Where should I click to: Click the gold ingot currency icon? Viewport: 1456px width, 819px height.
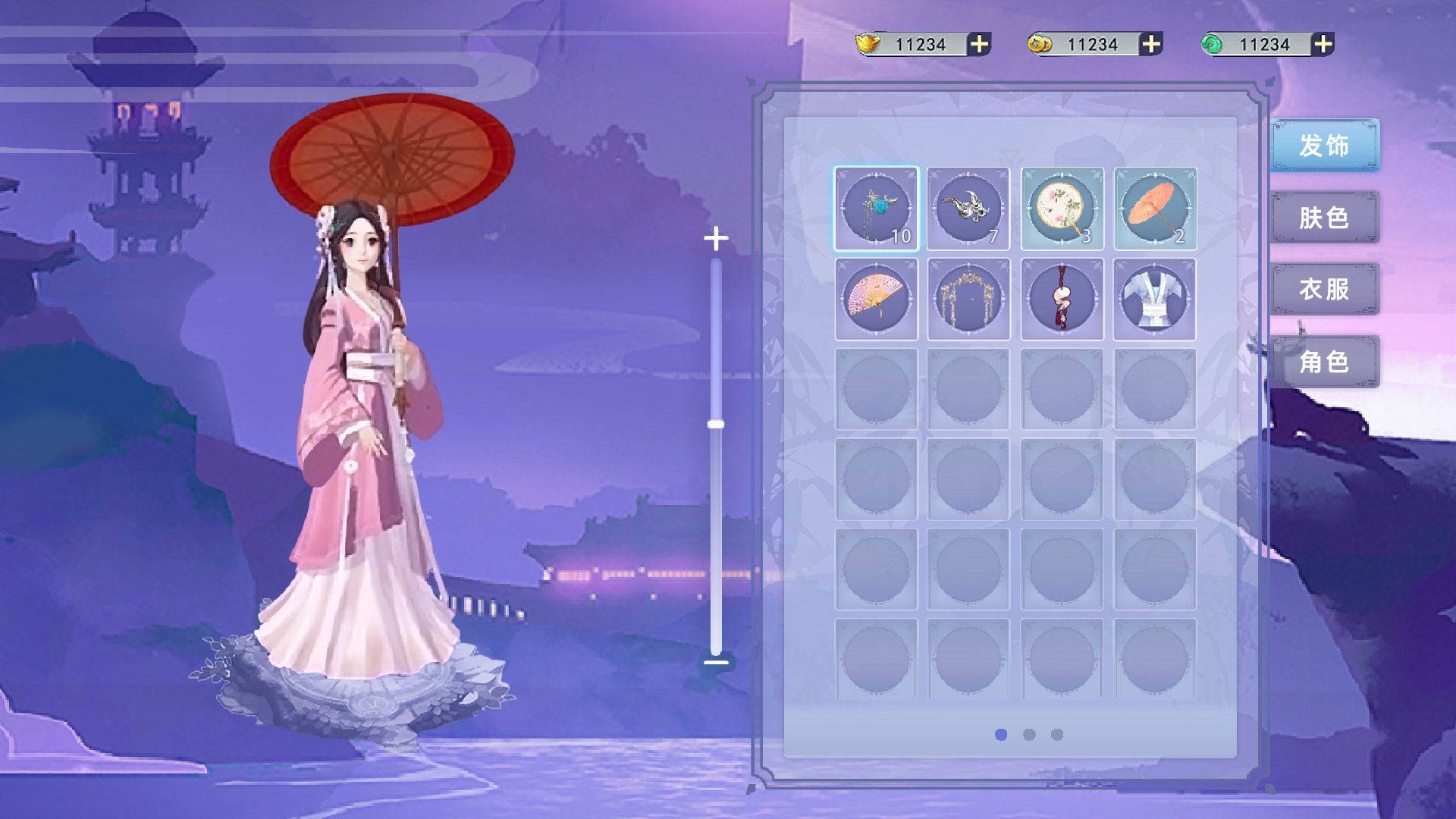click(x=867, y=44)
